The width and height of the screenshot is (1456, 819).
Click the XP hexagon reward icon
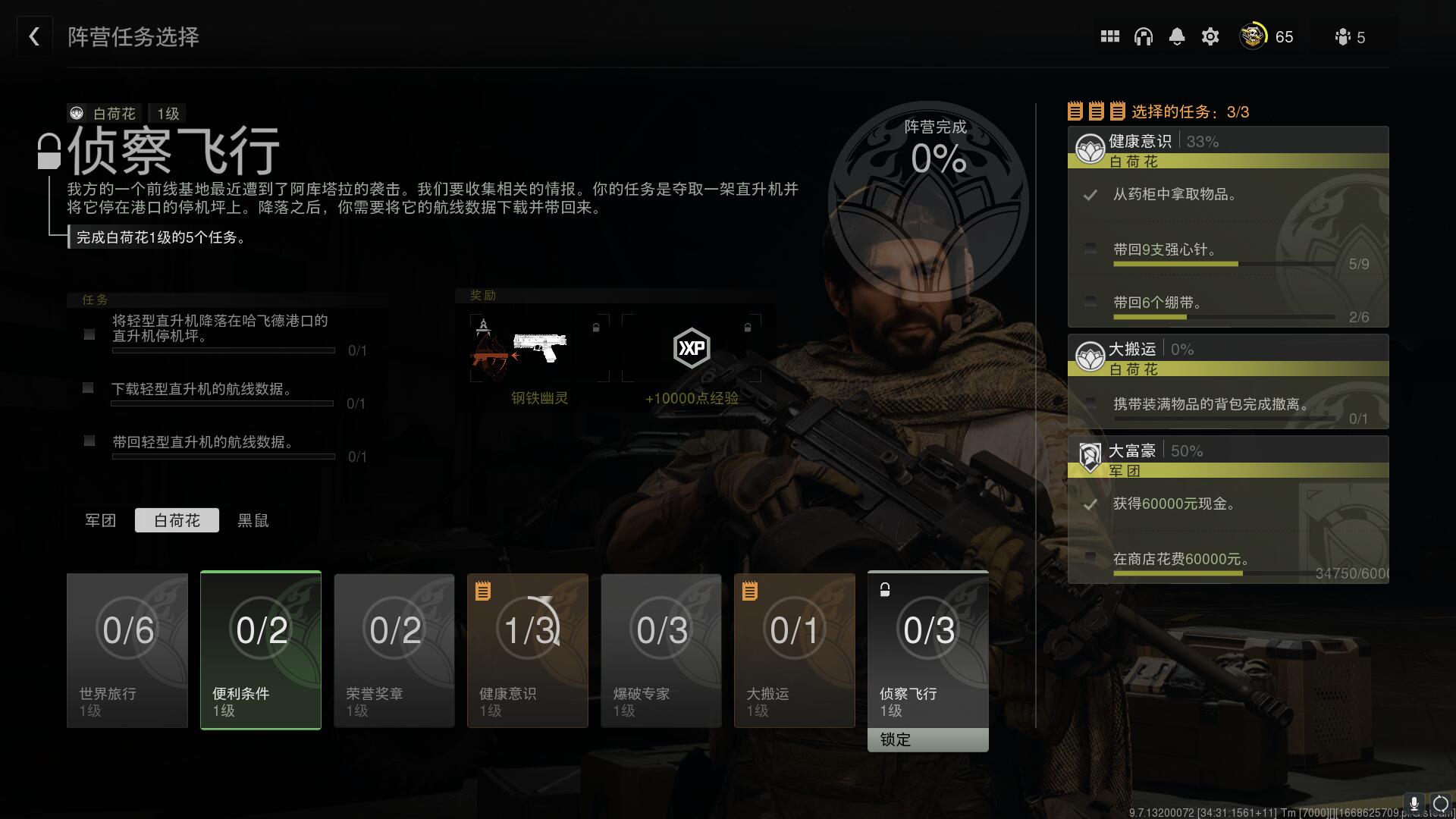692,349
